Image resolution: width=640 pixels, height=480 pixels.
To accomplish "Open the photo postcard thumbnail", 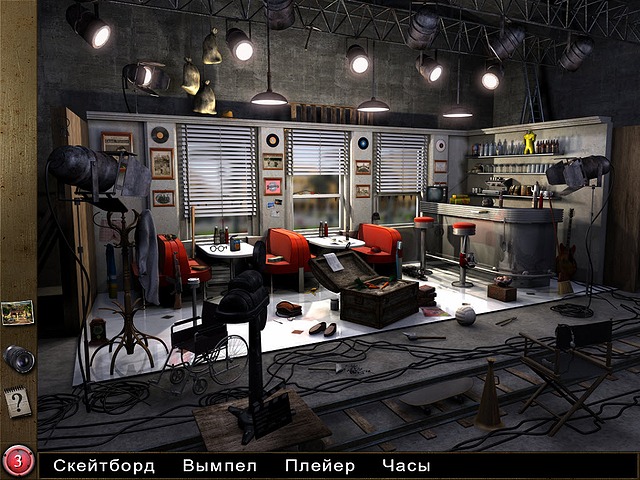I will pos(17,312).
